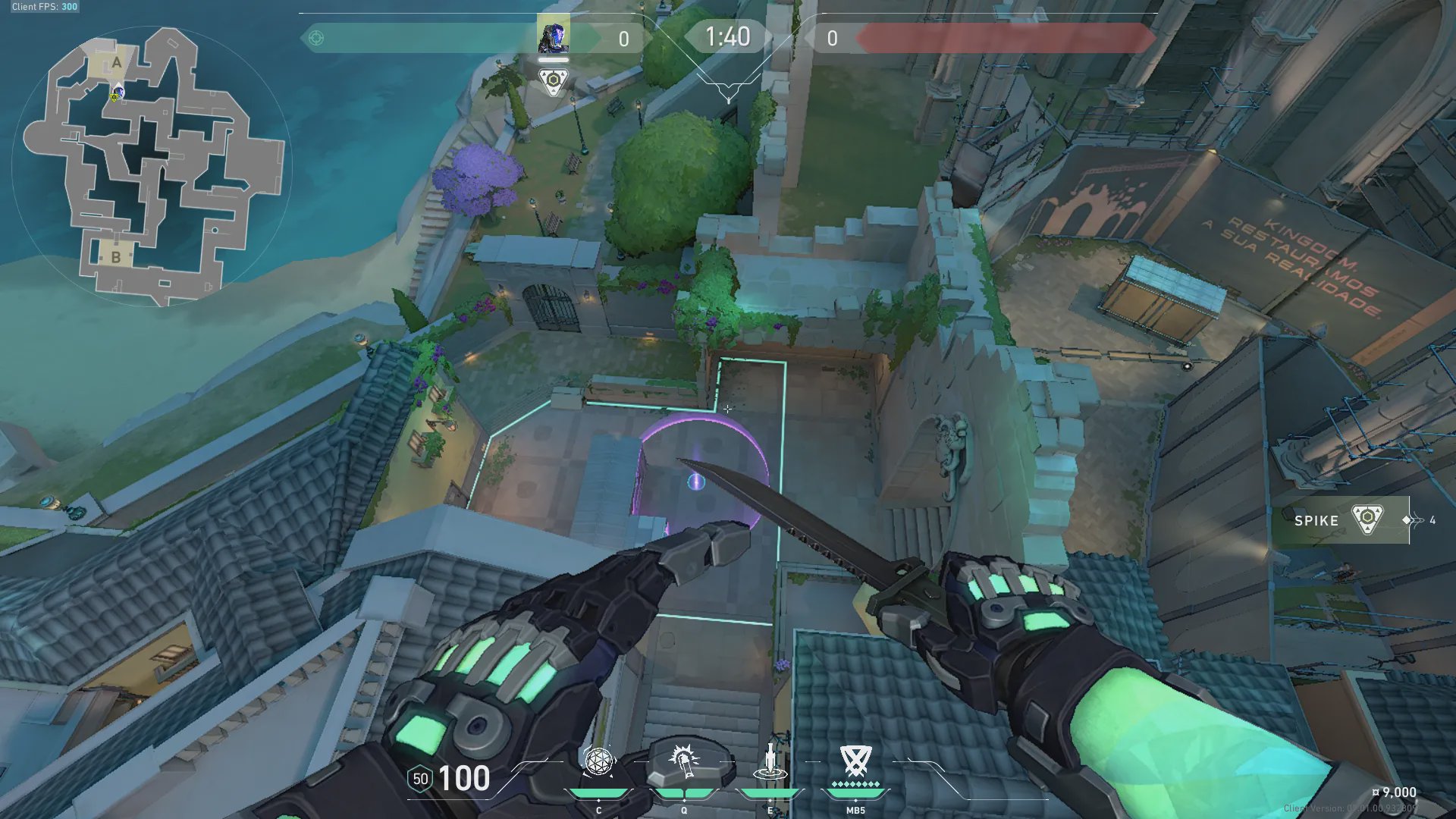
Task: Select the SPIKE inventory slot
Action: [x=1340, y=520]
